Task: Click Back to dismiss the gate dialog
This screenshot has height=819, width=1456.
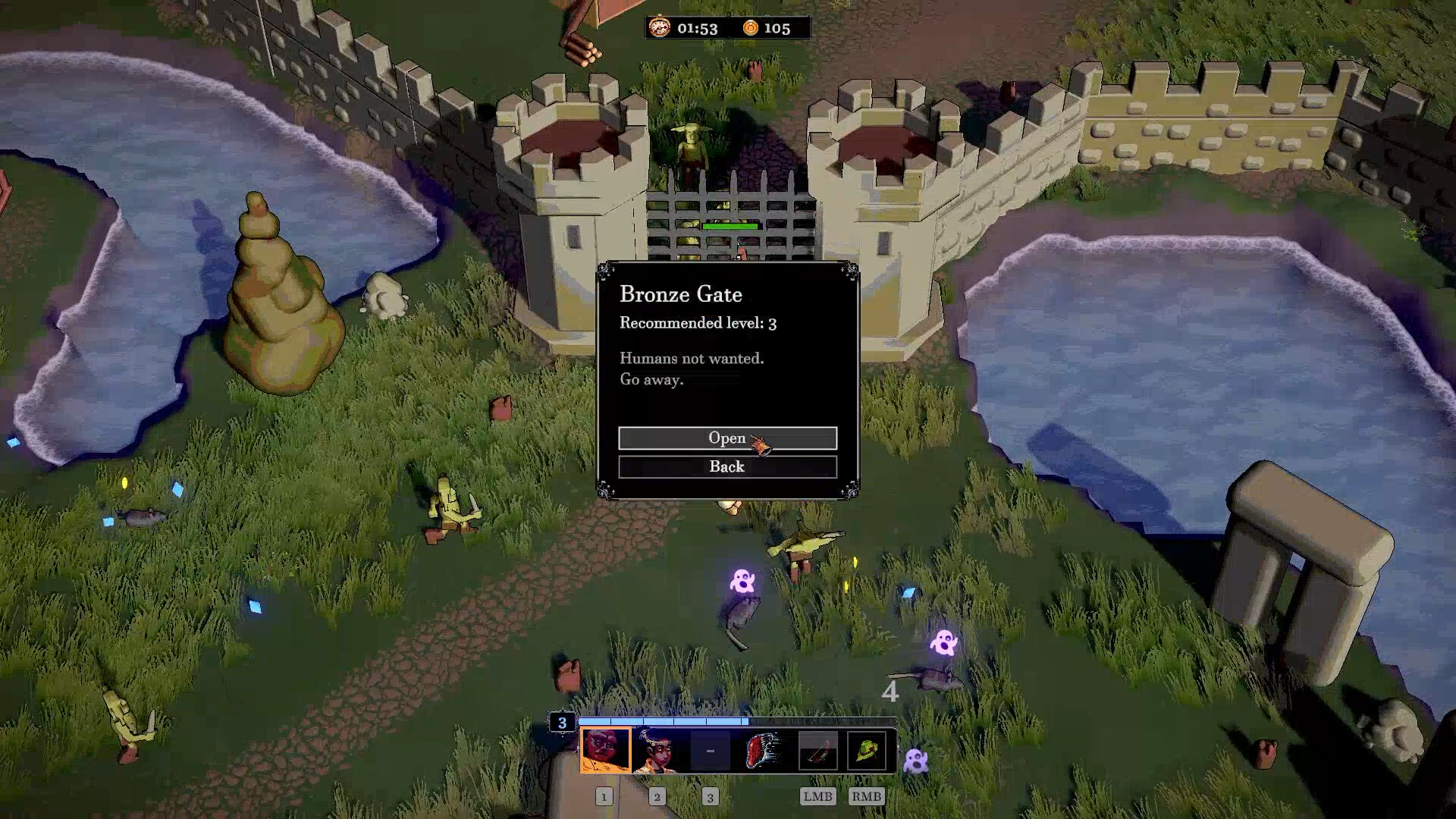Action: point(727,467)
